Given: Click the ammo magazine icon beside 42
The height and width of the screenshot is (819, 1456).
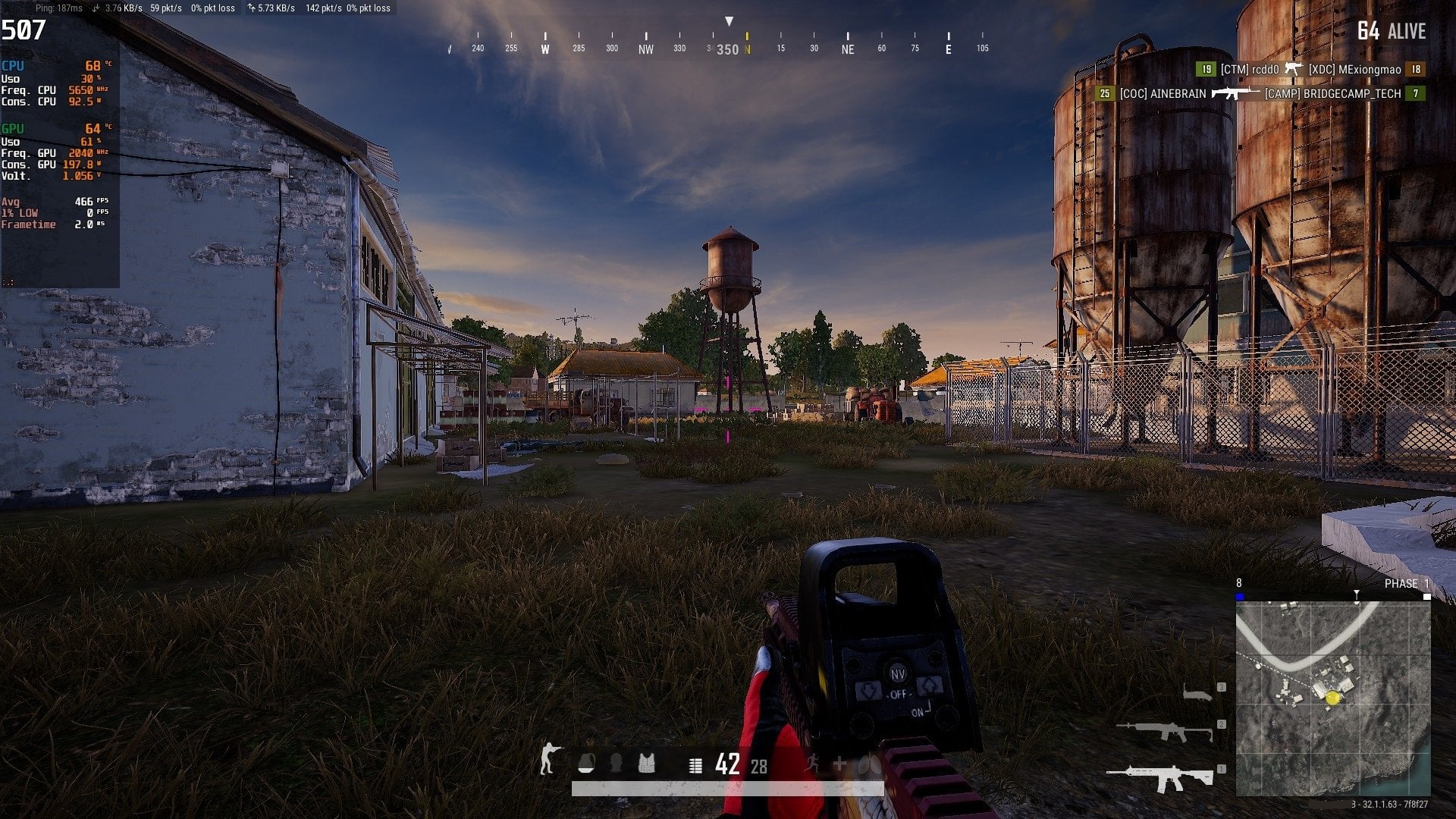Looking at the screenshot, I should click(695, 765).
